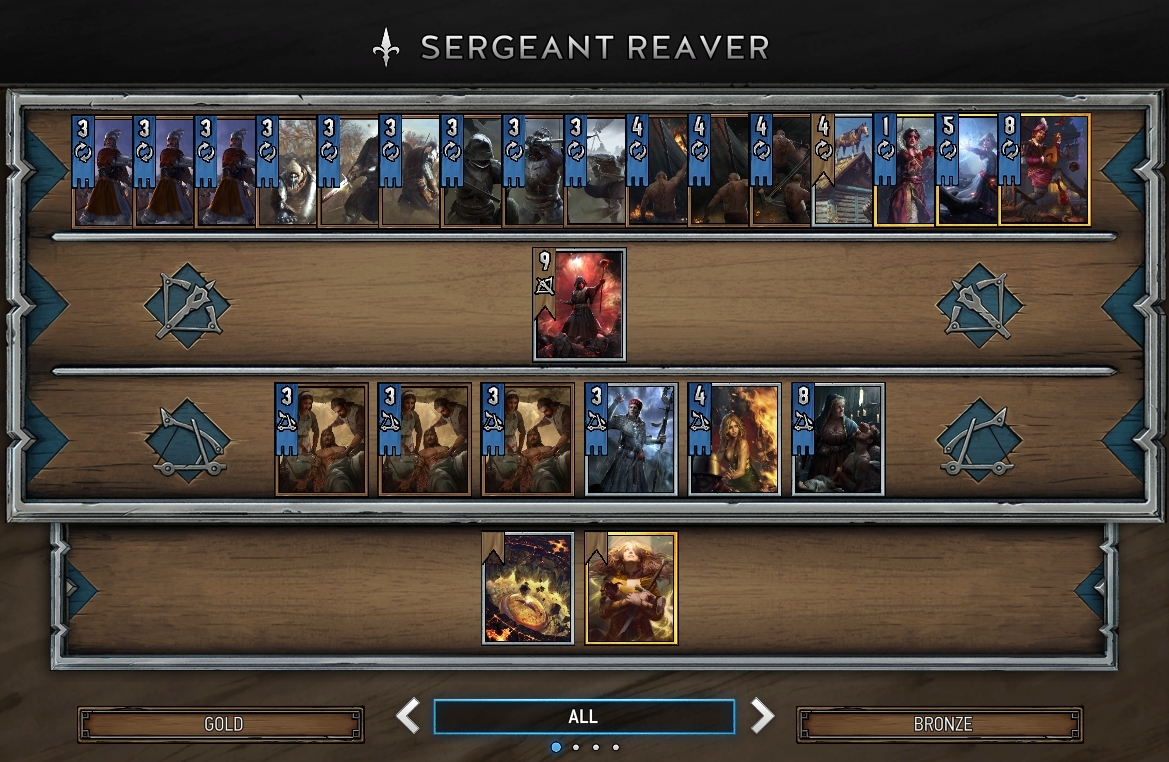Select the burning shield special card
This screenshot has height=762, width=1169.
pyautogui.click(x=528, y=587)
